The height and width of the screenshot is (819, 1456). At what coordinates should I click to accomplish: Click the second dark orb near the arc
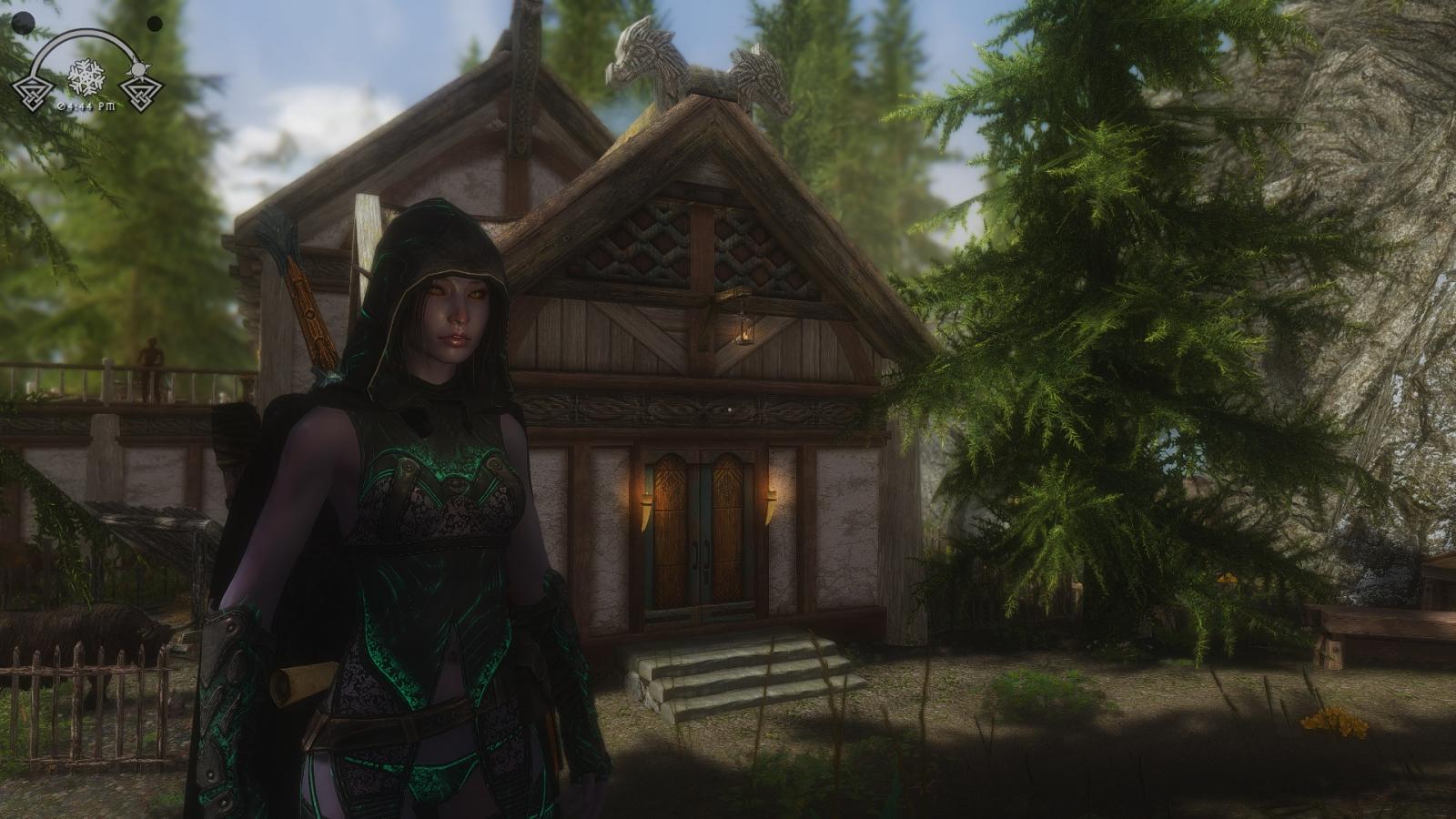click(x=155, y=25)
